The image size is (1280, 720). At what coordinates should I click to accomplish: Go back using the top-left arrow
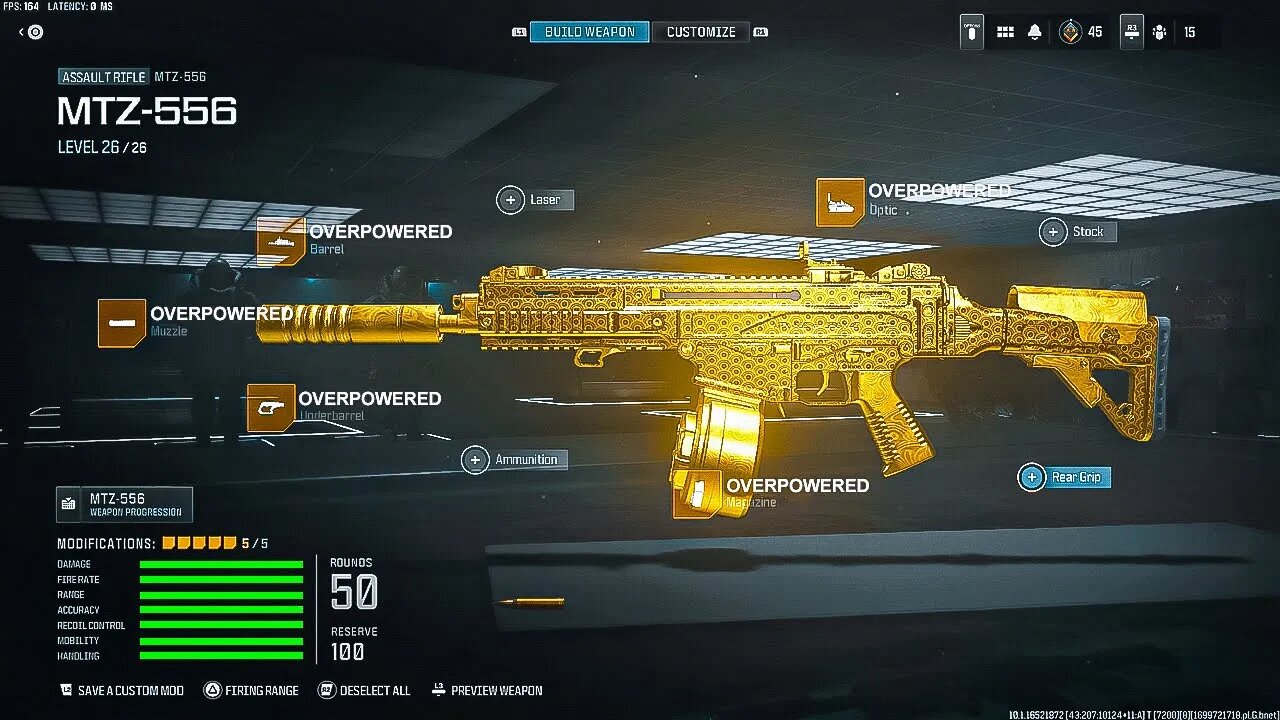(x=31, y=32)
